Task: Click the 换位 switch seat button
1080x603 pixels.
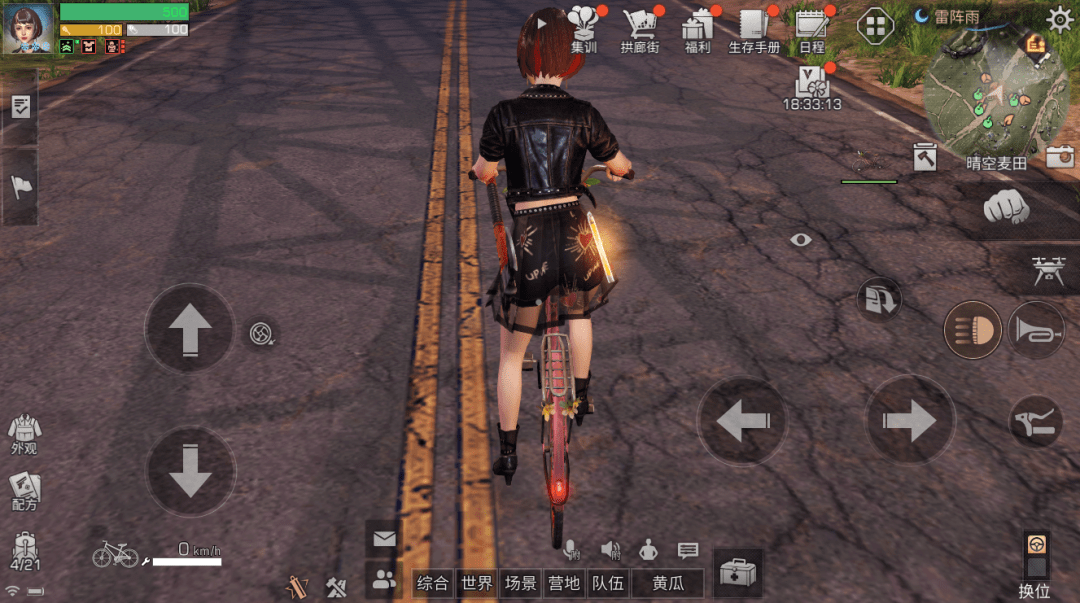Action: pyautogui.click(x=1035, y=565)
